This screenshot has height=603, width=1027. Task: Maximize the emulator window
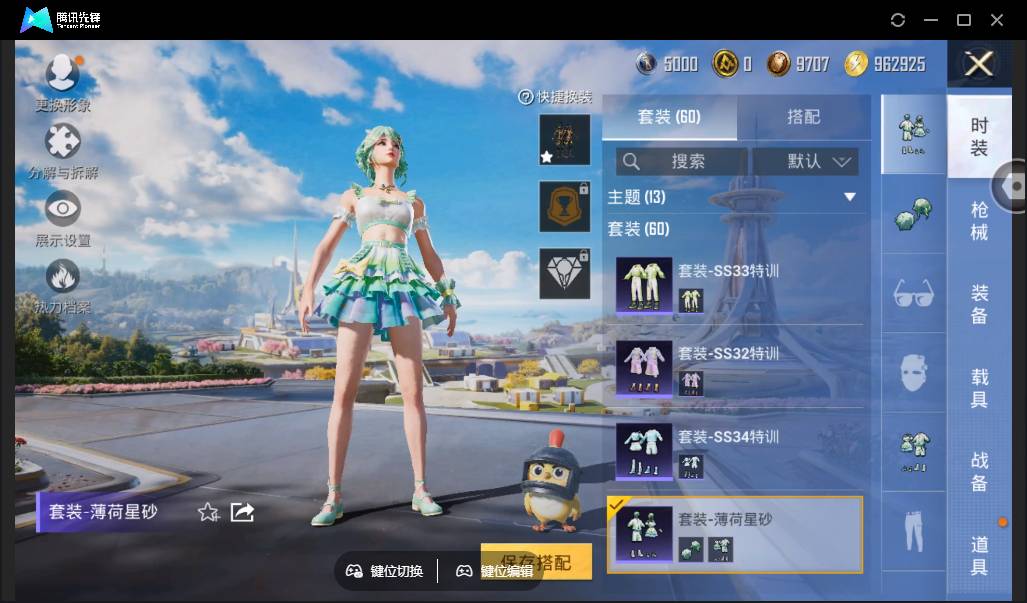tap(964, 20)
